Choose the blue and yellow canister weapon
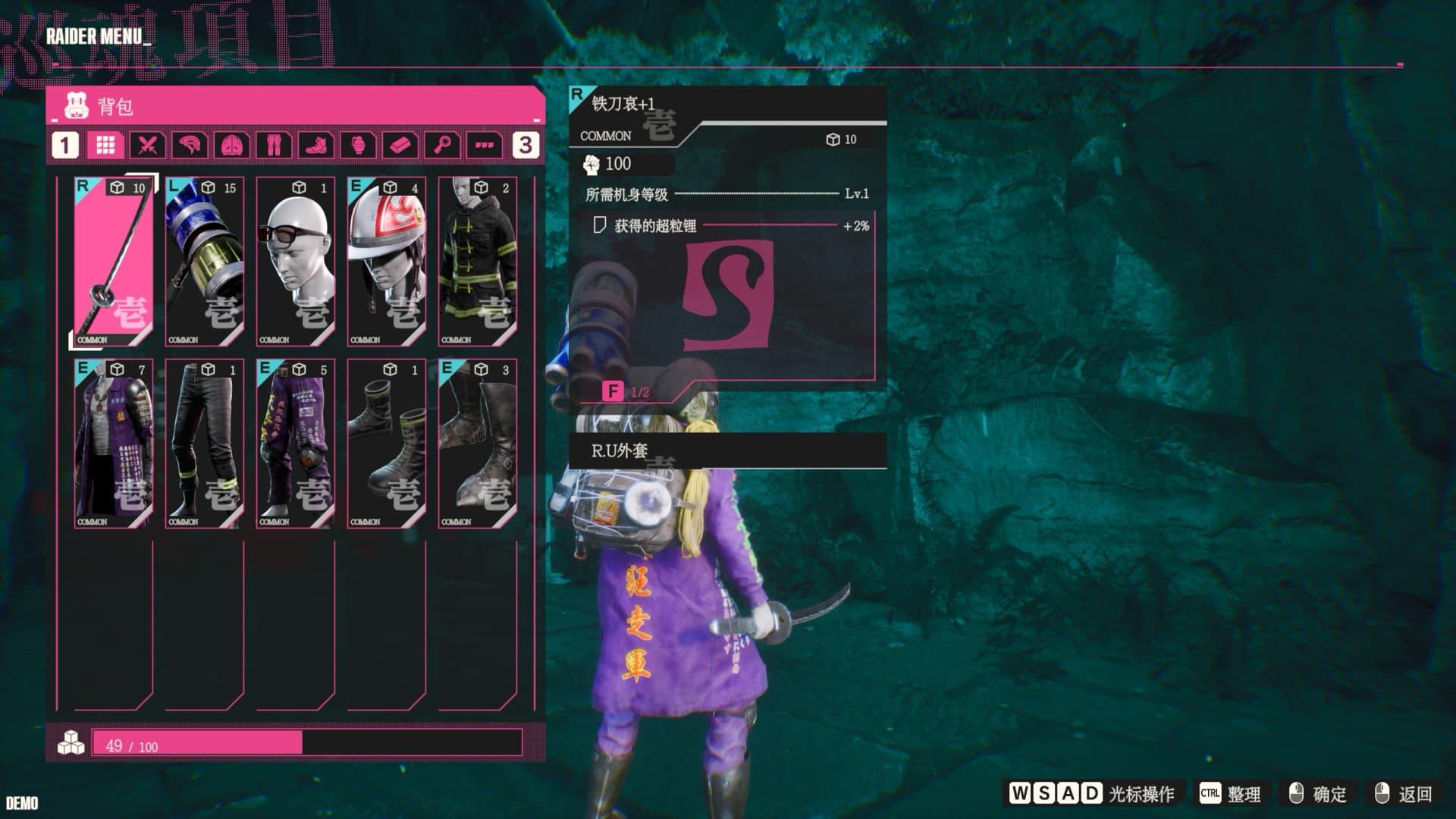 tap(205, 262)
